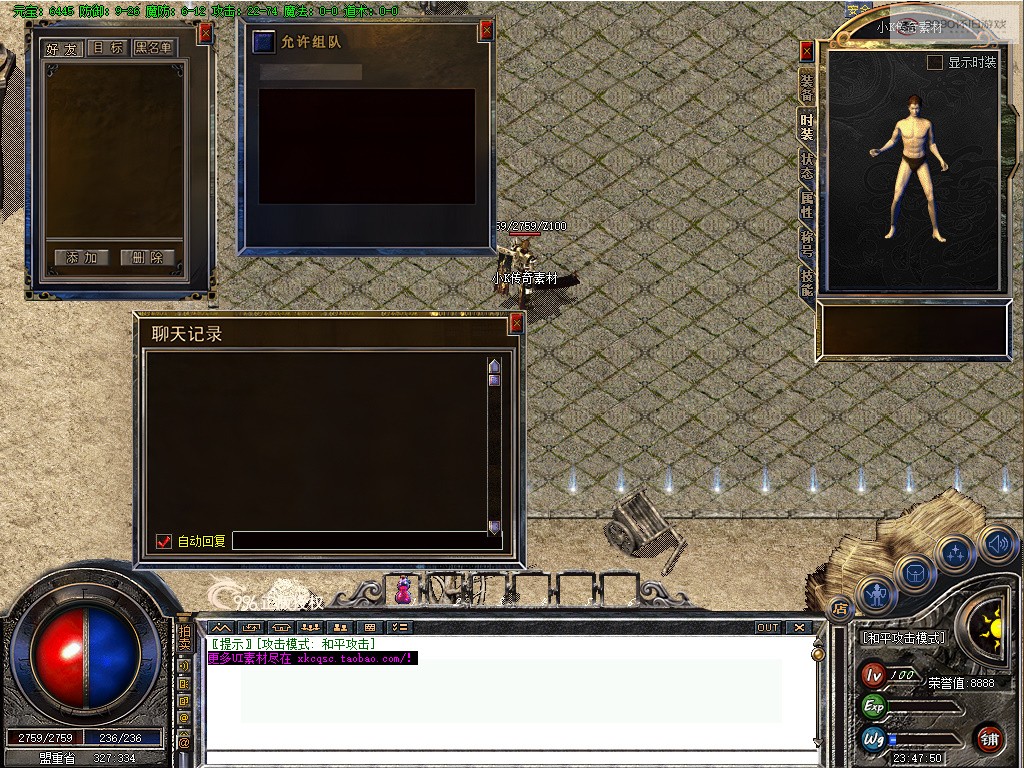Click the 删除 delete friend button
This screenshot has width=1024, height=768.
pyautogui.click(x=147, y=258)
